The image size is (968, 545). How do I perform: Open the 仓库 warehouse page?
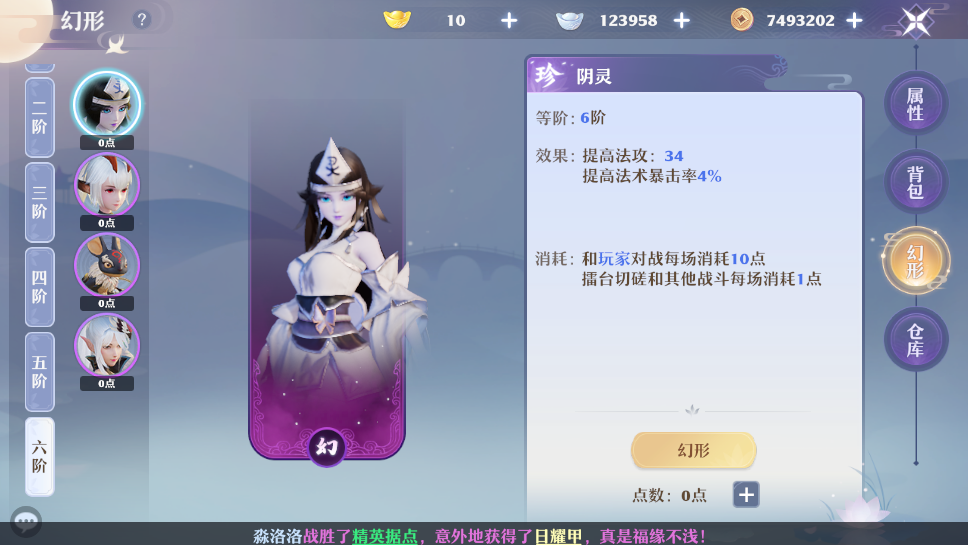coord(915,340)
